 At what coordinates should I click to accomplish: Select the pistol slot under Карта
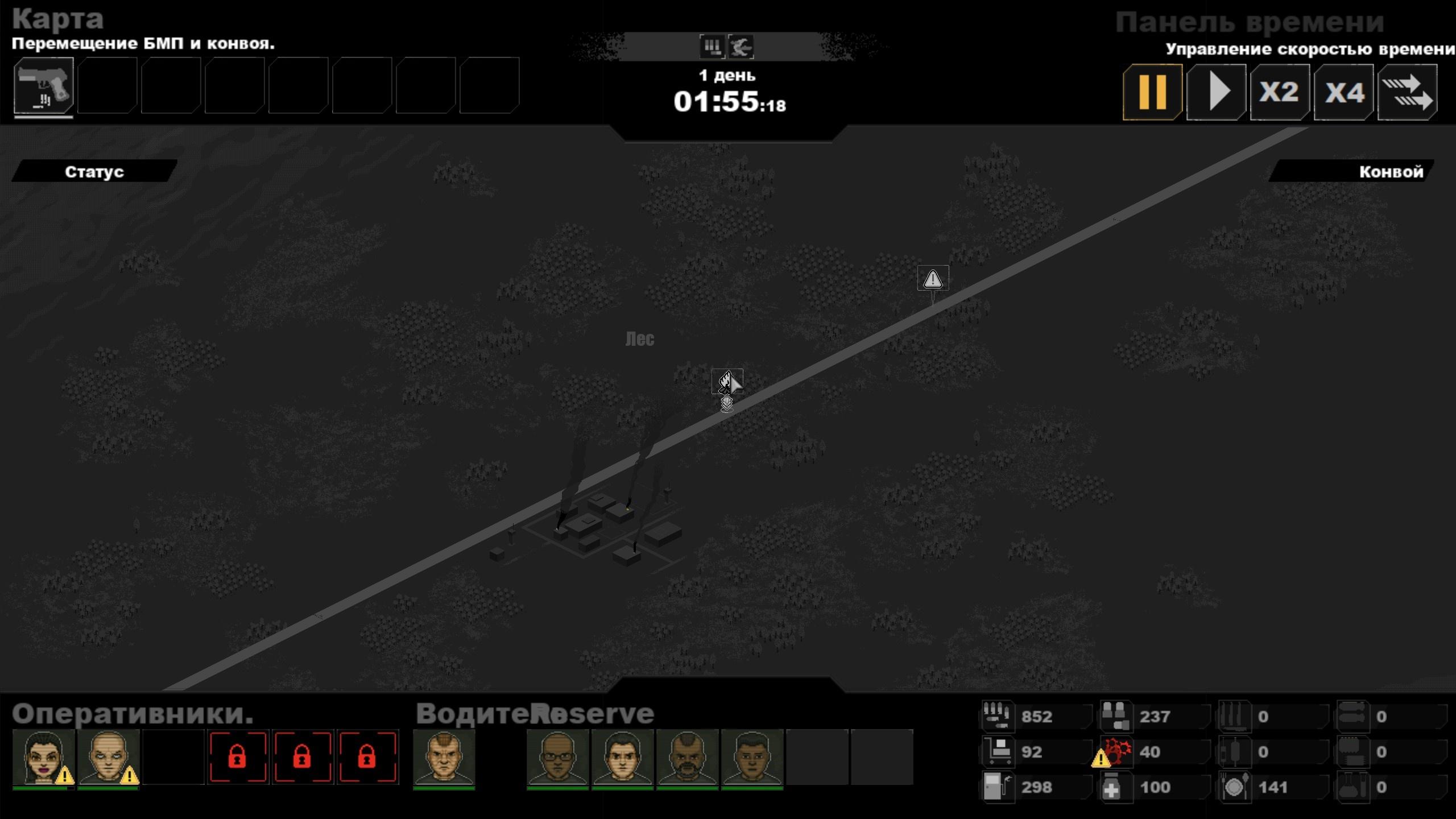(44, 86)
